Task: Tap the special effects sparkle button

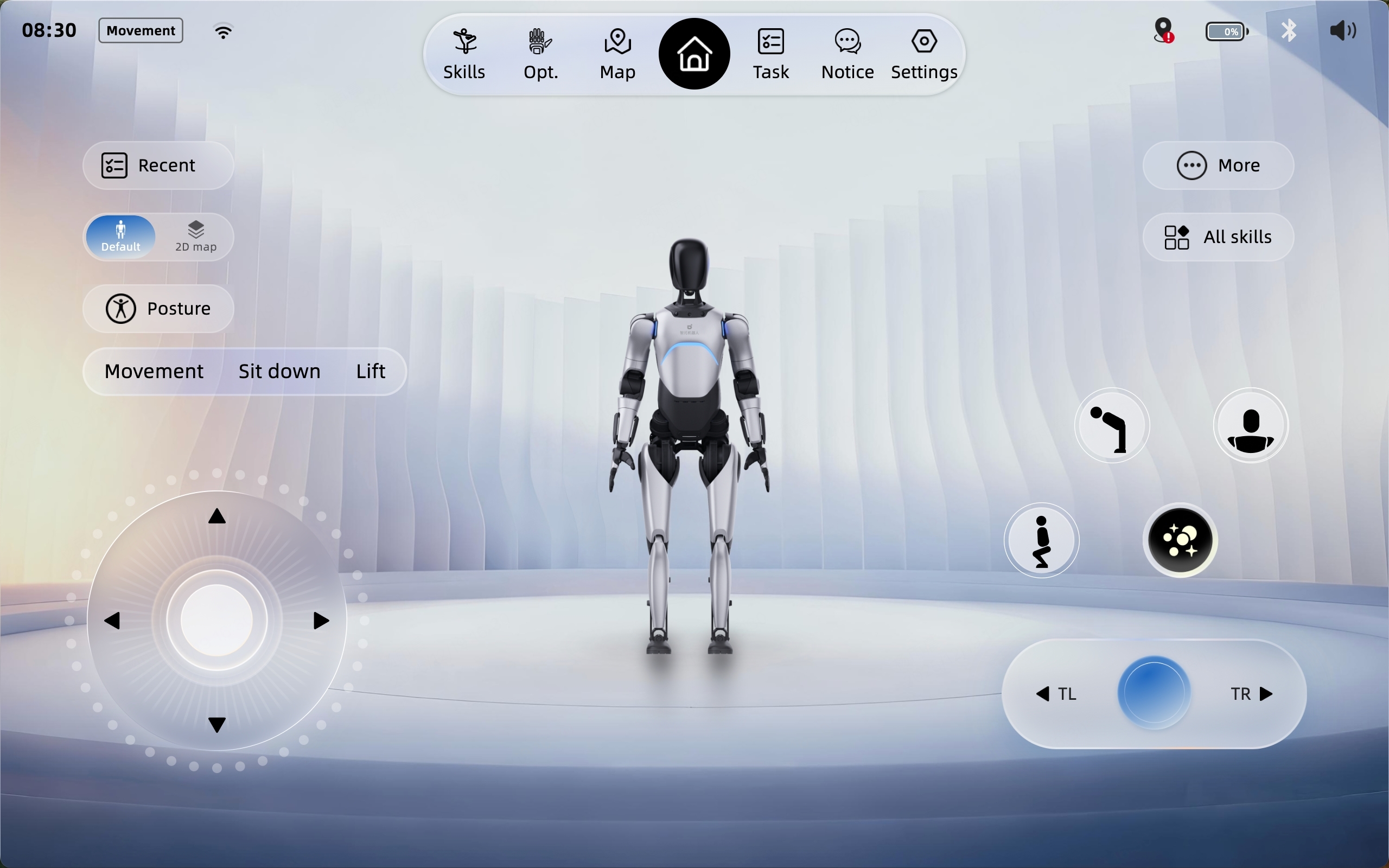Action: [1179, 540]
